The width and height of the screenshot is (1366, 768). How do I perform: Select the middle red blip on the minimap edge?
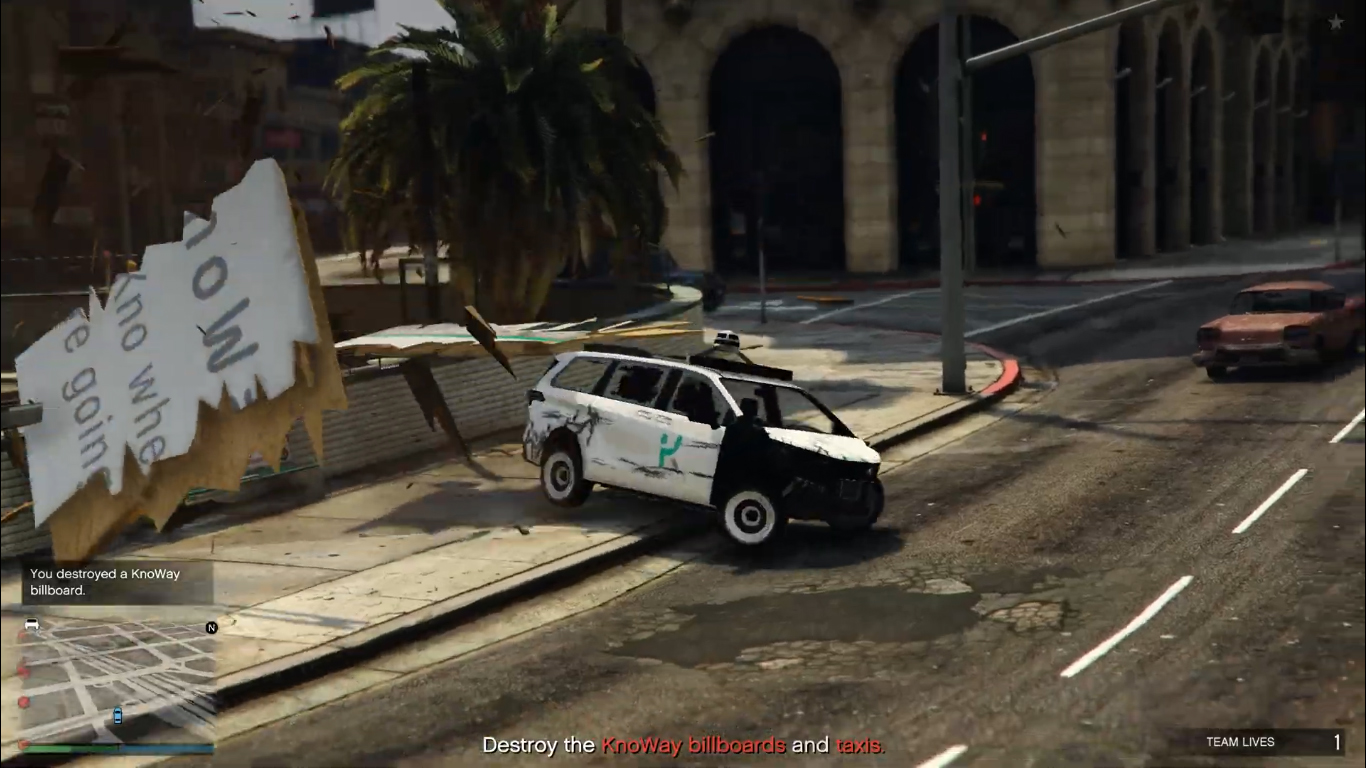coord(23,671)
